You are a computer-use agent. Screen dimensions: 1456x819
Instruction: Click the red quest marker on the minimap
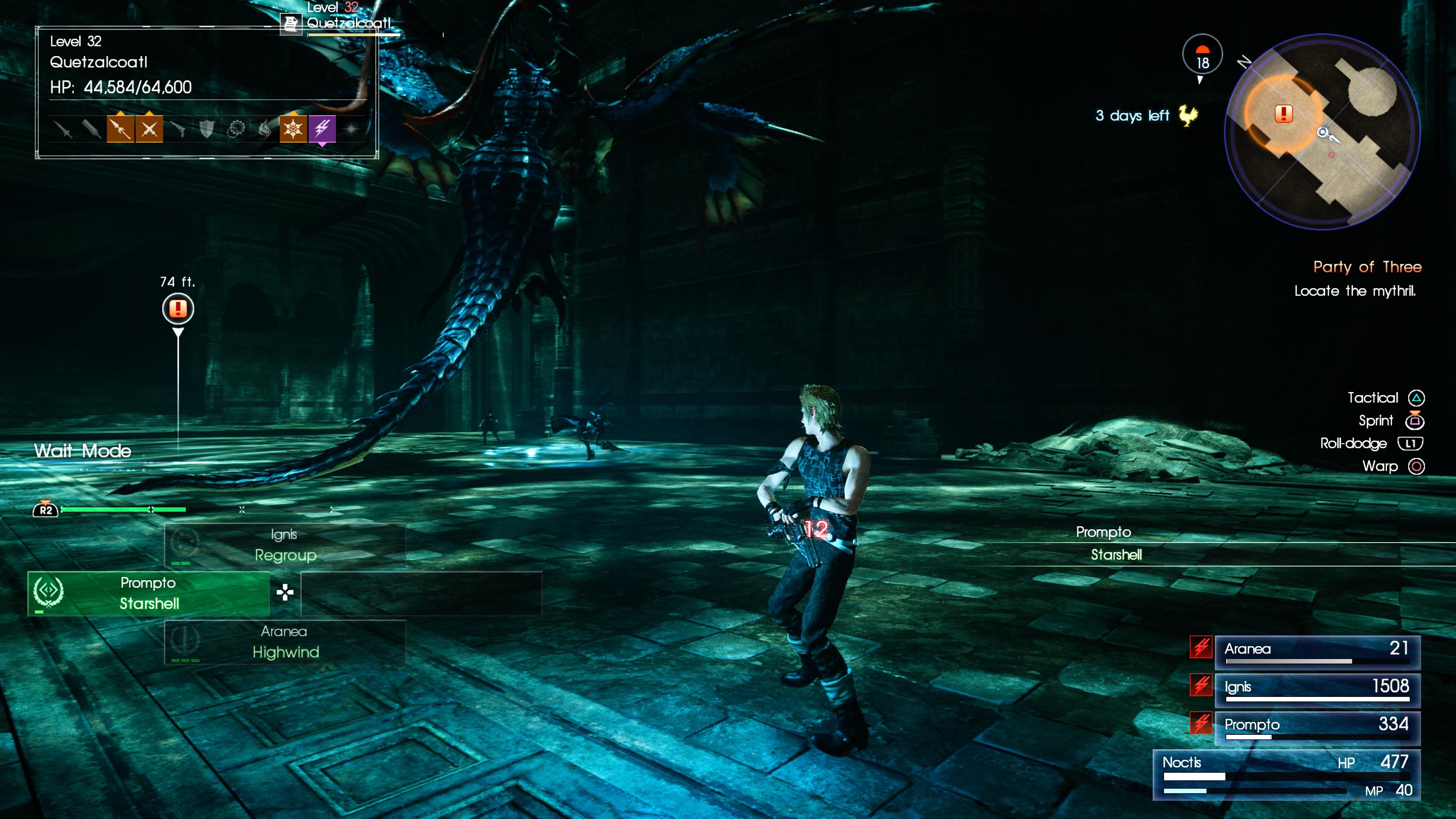(1283, 114)
